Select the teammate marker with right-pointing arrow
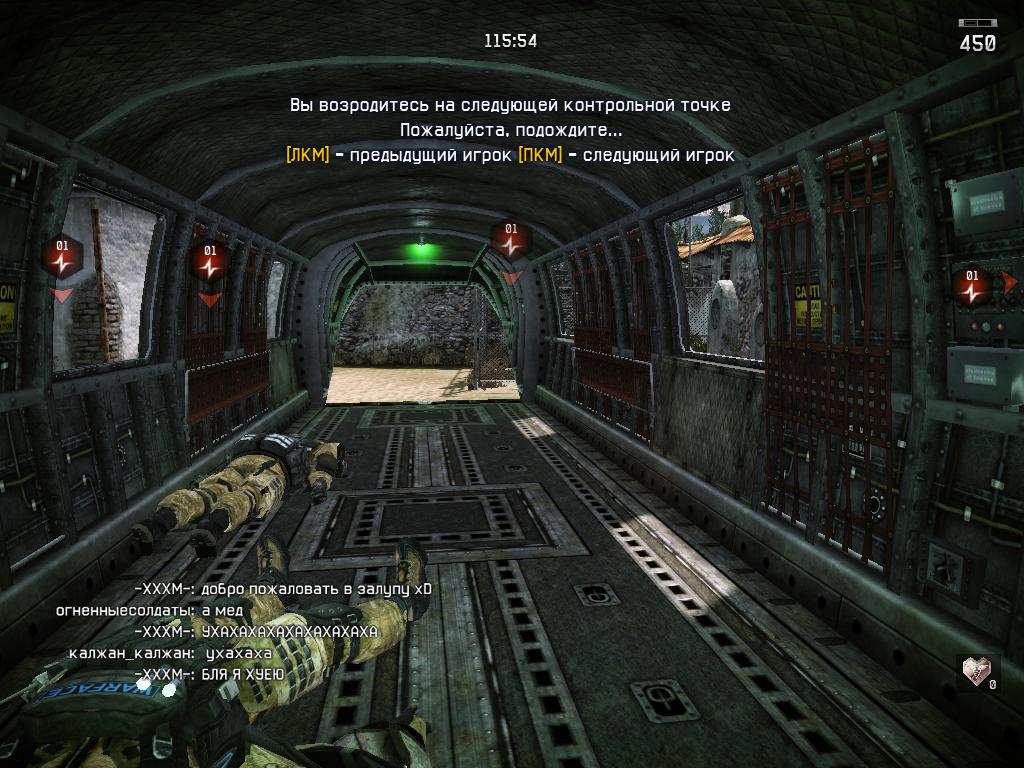 pyautogui.click(x=972, y=284)
